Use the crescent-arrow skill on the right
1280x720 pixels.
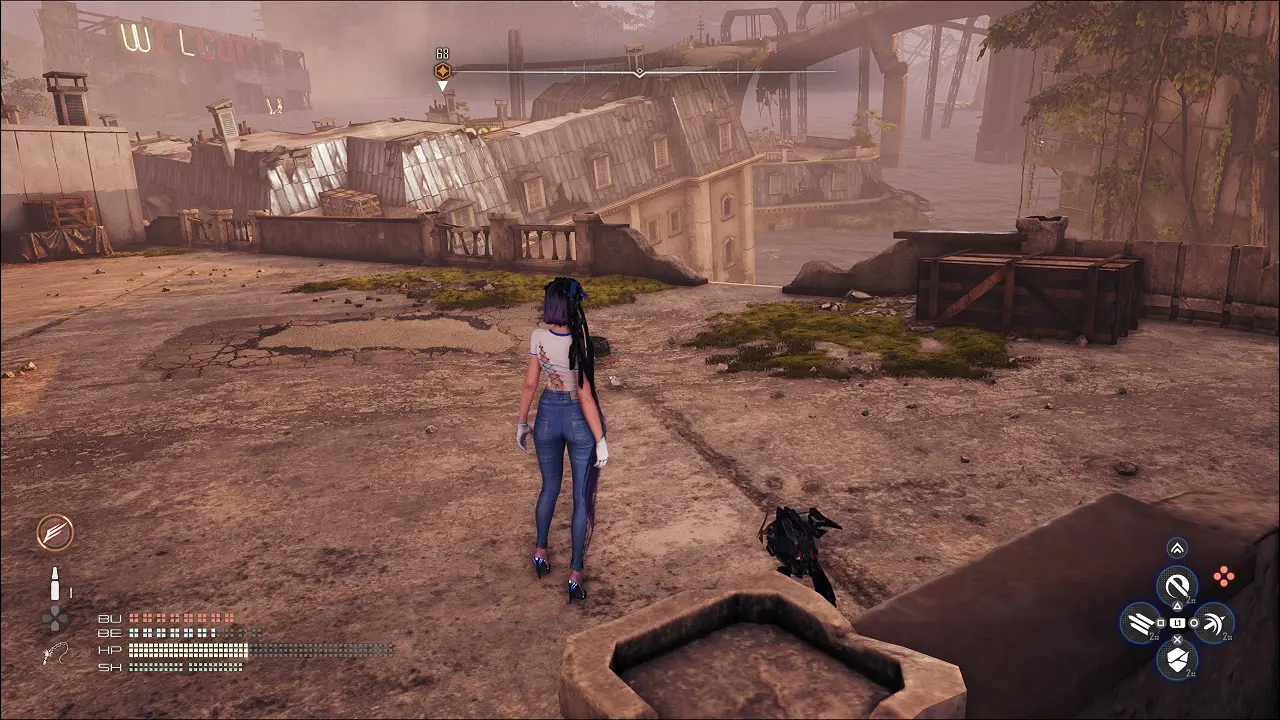pyautogui.click(x=1214, y=623)
